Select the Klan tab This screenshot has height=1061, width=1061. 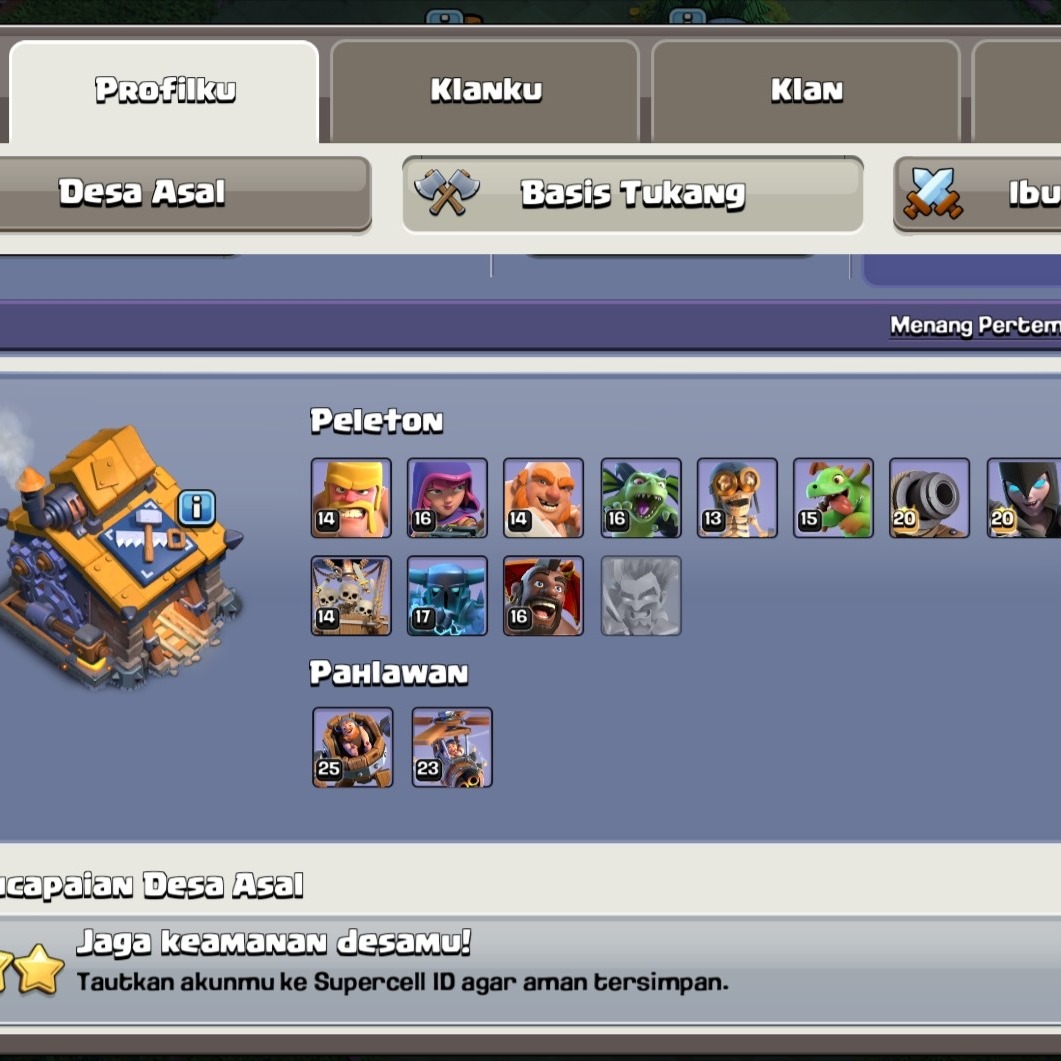[806, 91]
